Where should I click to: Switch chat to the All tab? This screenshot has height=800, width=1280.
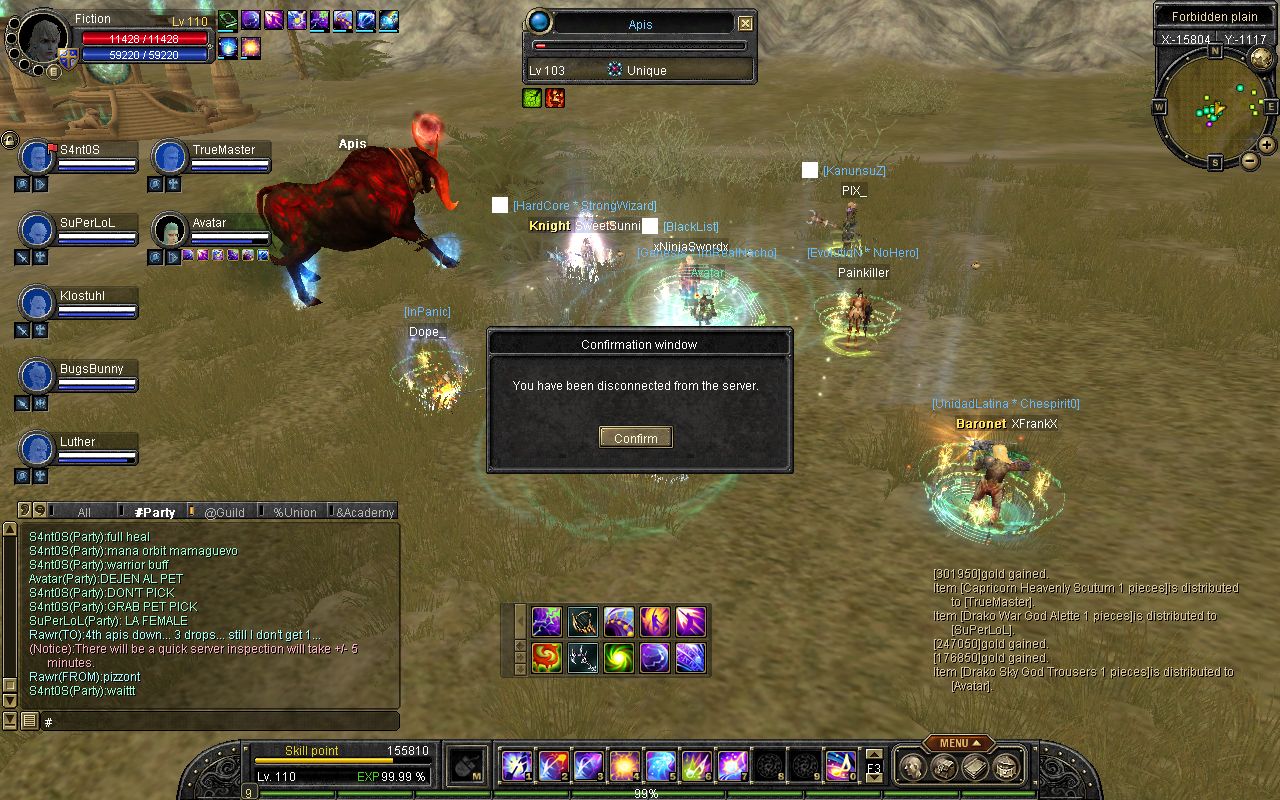point(84,512)
